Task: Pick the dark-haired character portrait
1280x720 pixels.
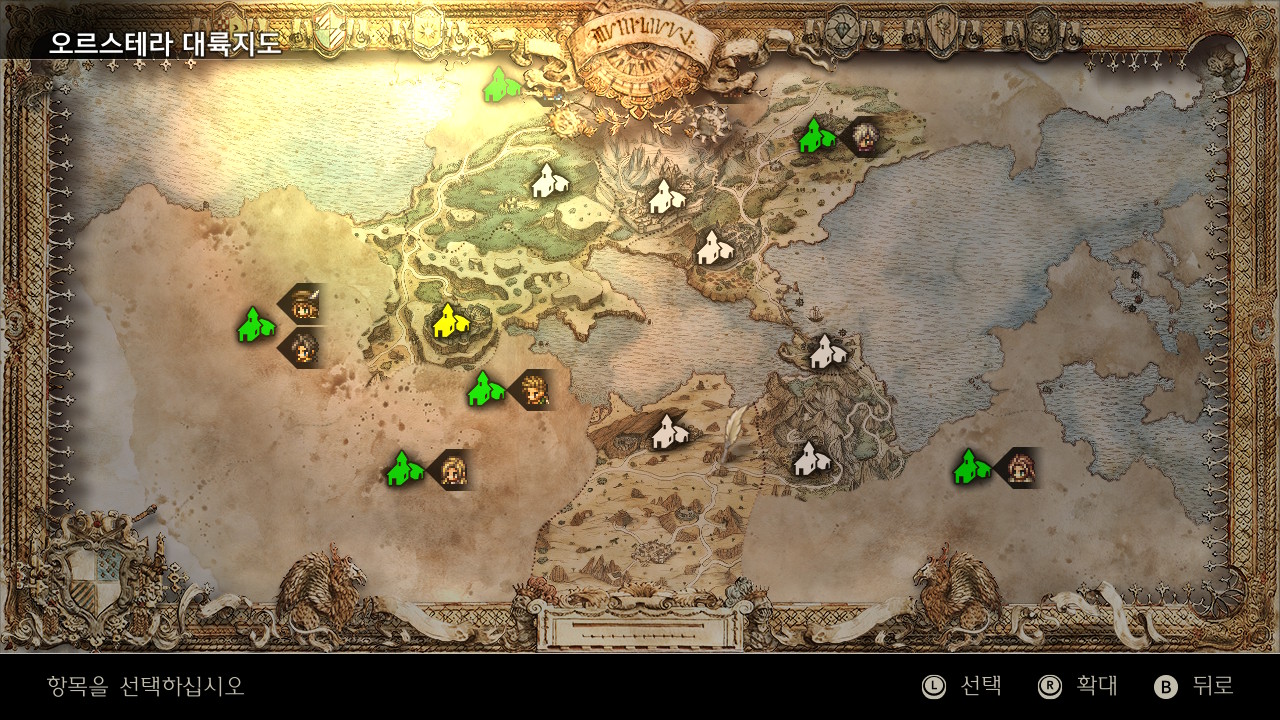Action: (x=303, y=348)
